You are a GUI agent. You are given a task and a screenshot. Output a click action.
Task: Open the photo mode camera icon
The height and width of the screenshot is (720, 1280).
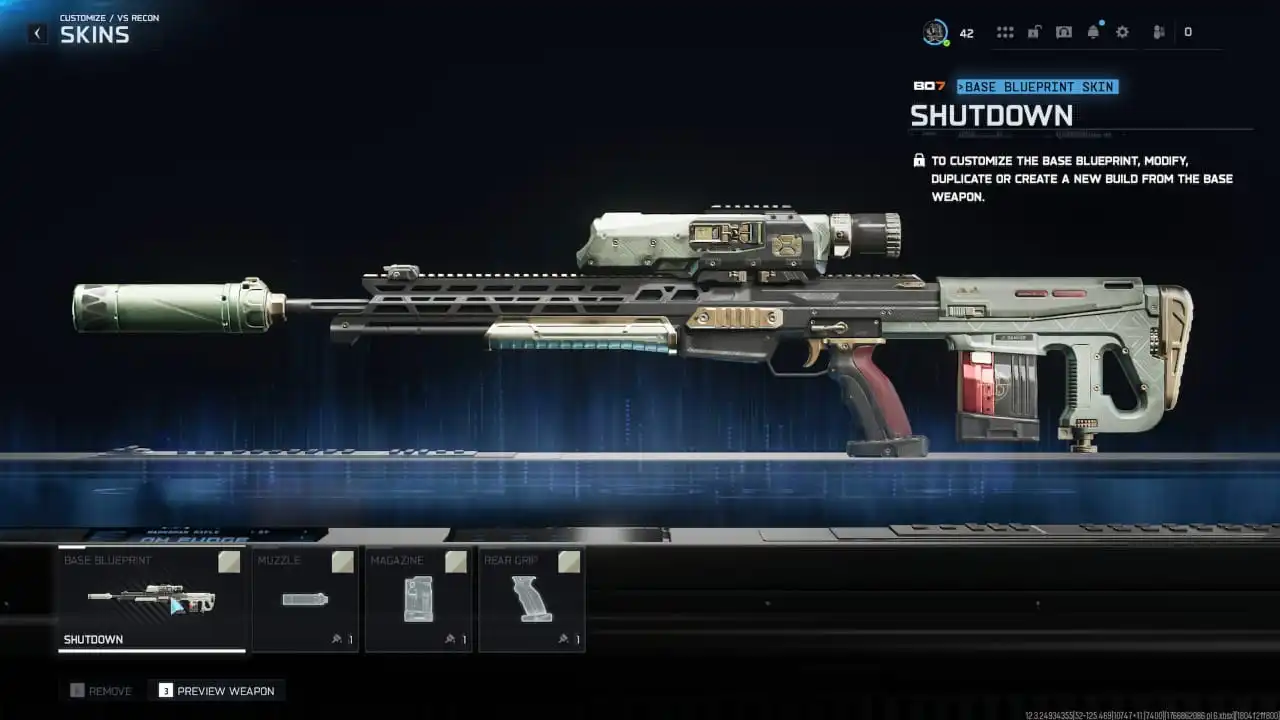coord(1063,31)
